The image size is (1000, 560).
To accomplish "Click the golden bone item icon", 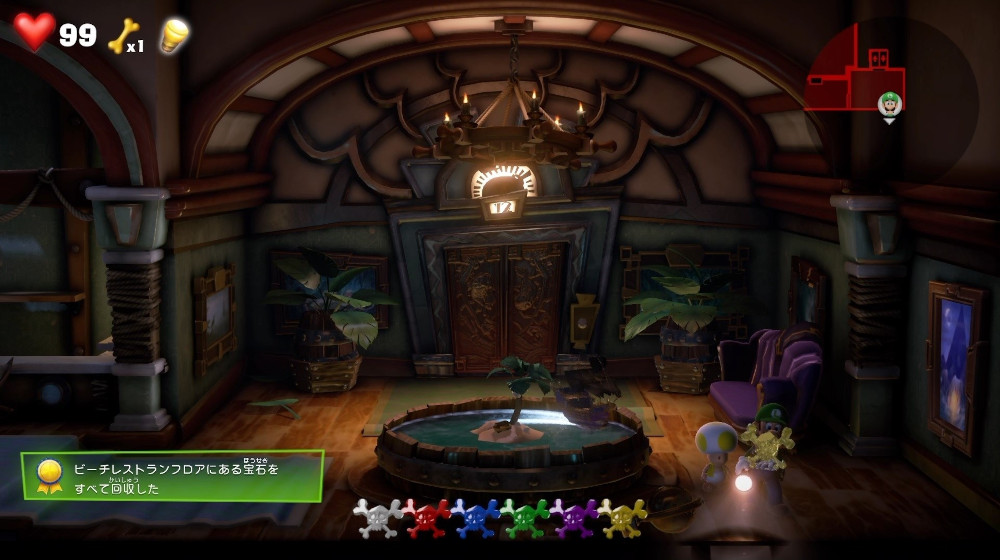I will (123, 35).
